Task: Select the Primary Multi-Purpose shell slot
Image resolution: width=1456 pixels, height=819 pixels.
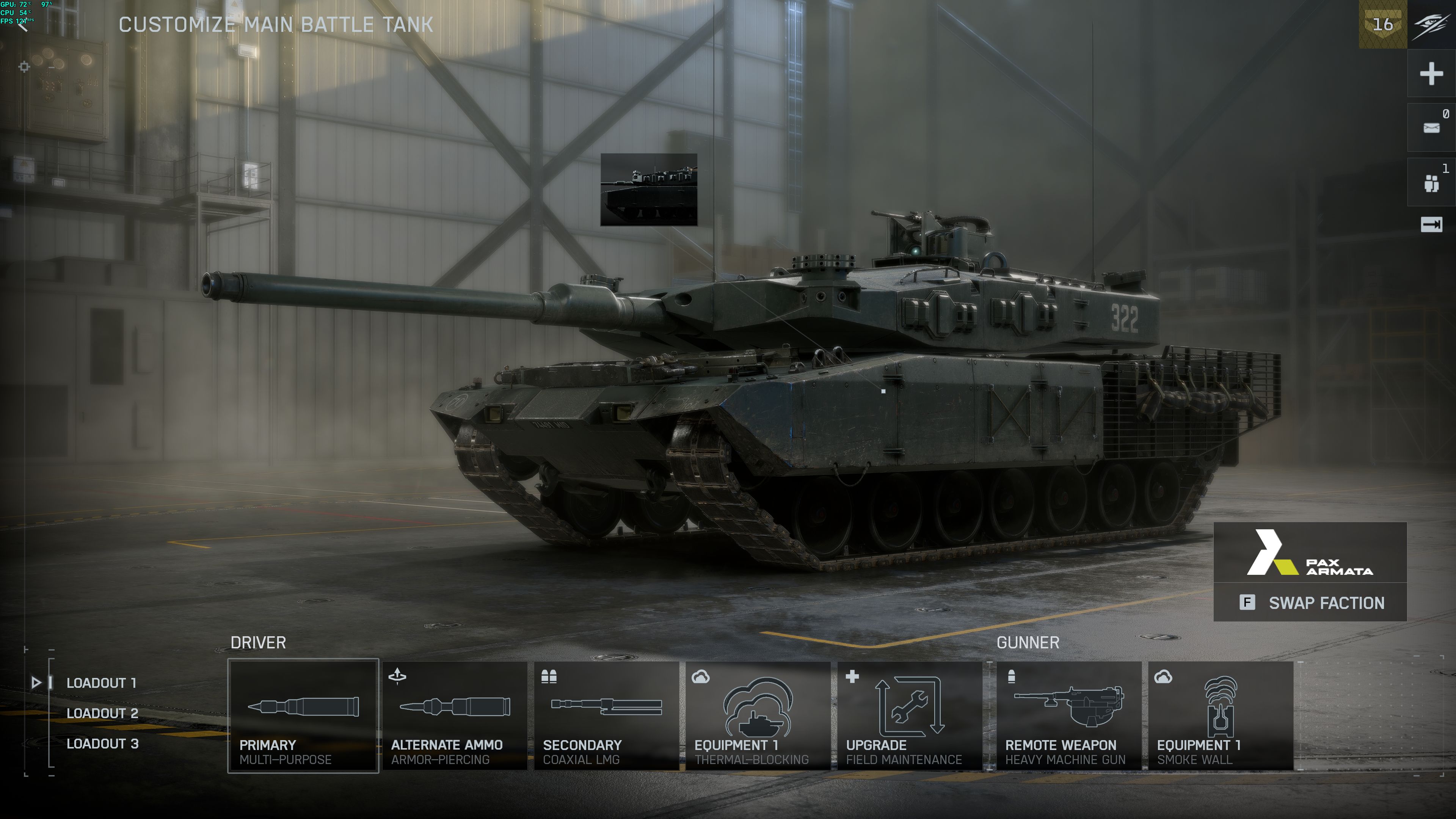Action: coord(303,715)
